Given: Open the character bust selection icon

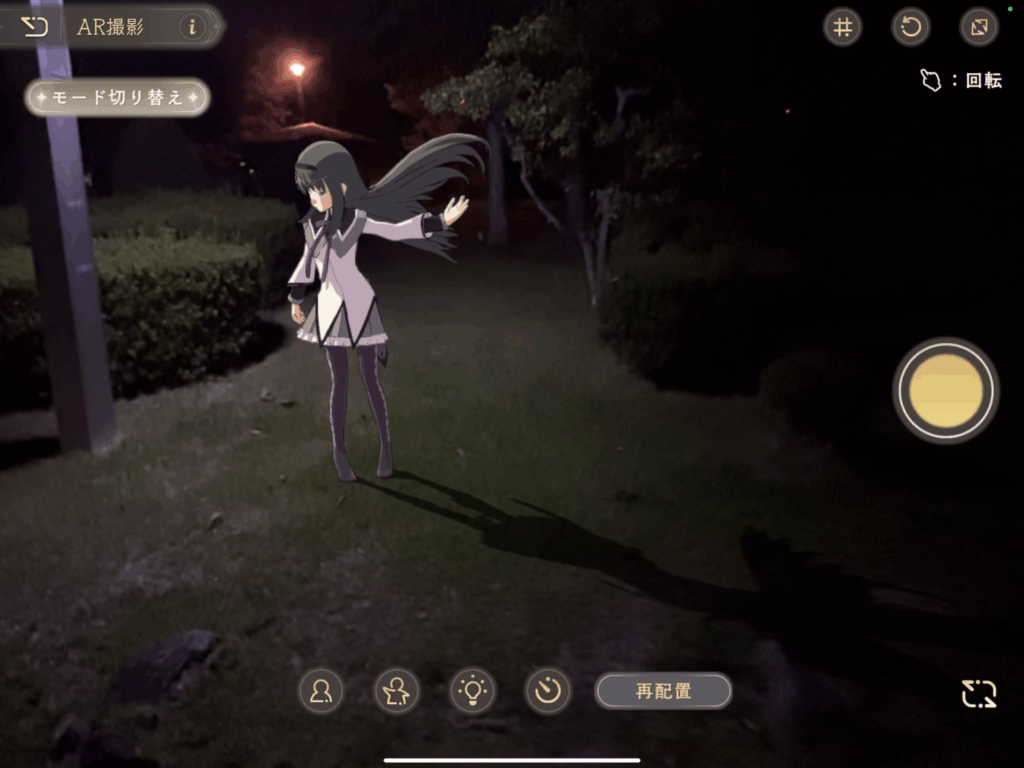Looking at the screenshot, I should 321,691.
